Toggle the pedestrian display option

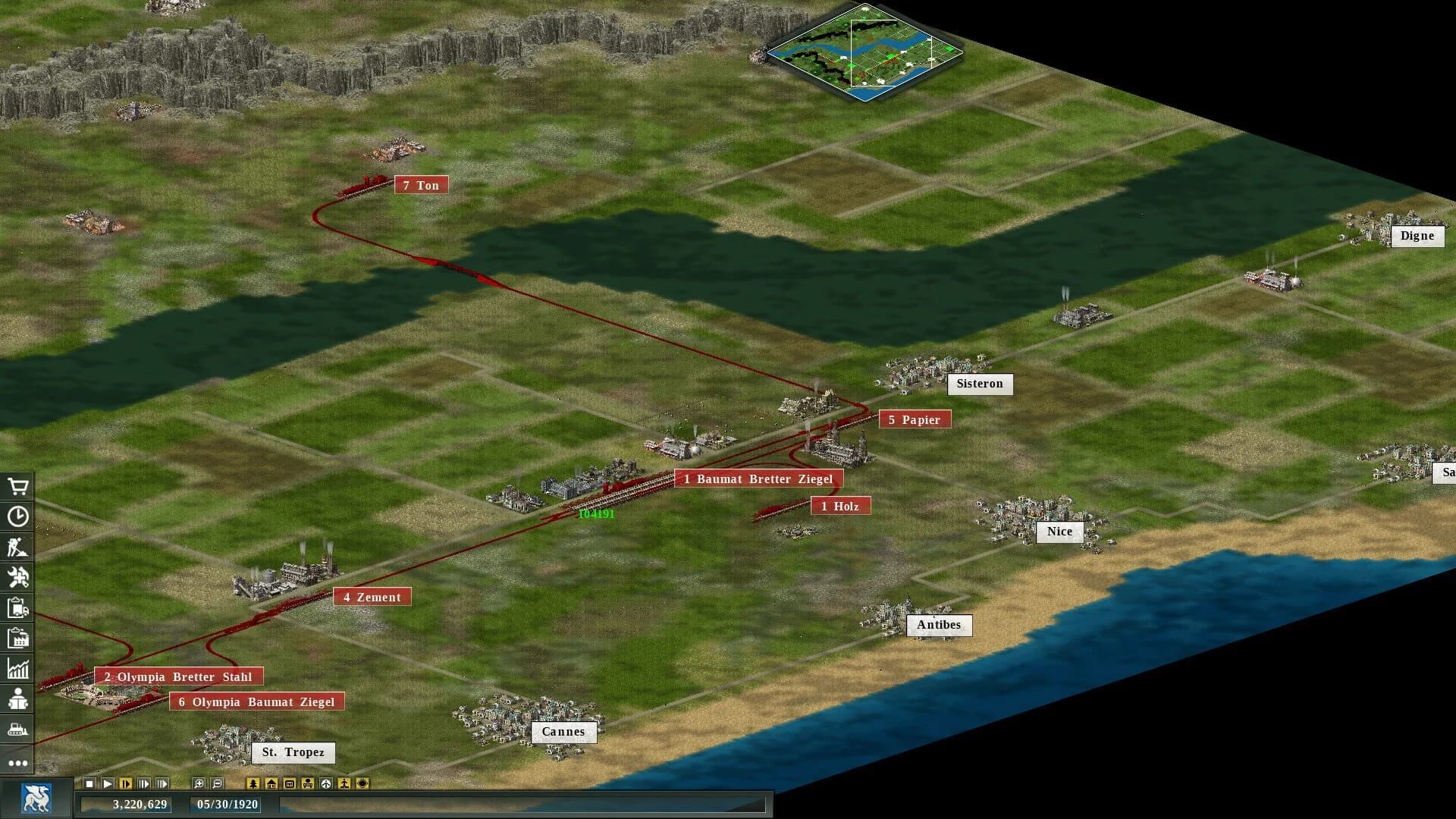tap(344, 783)
